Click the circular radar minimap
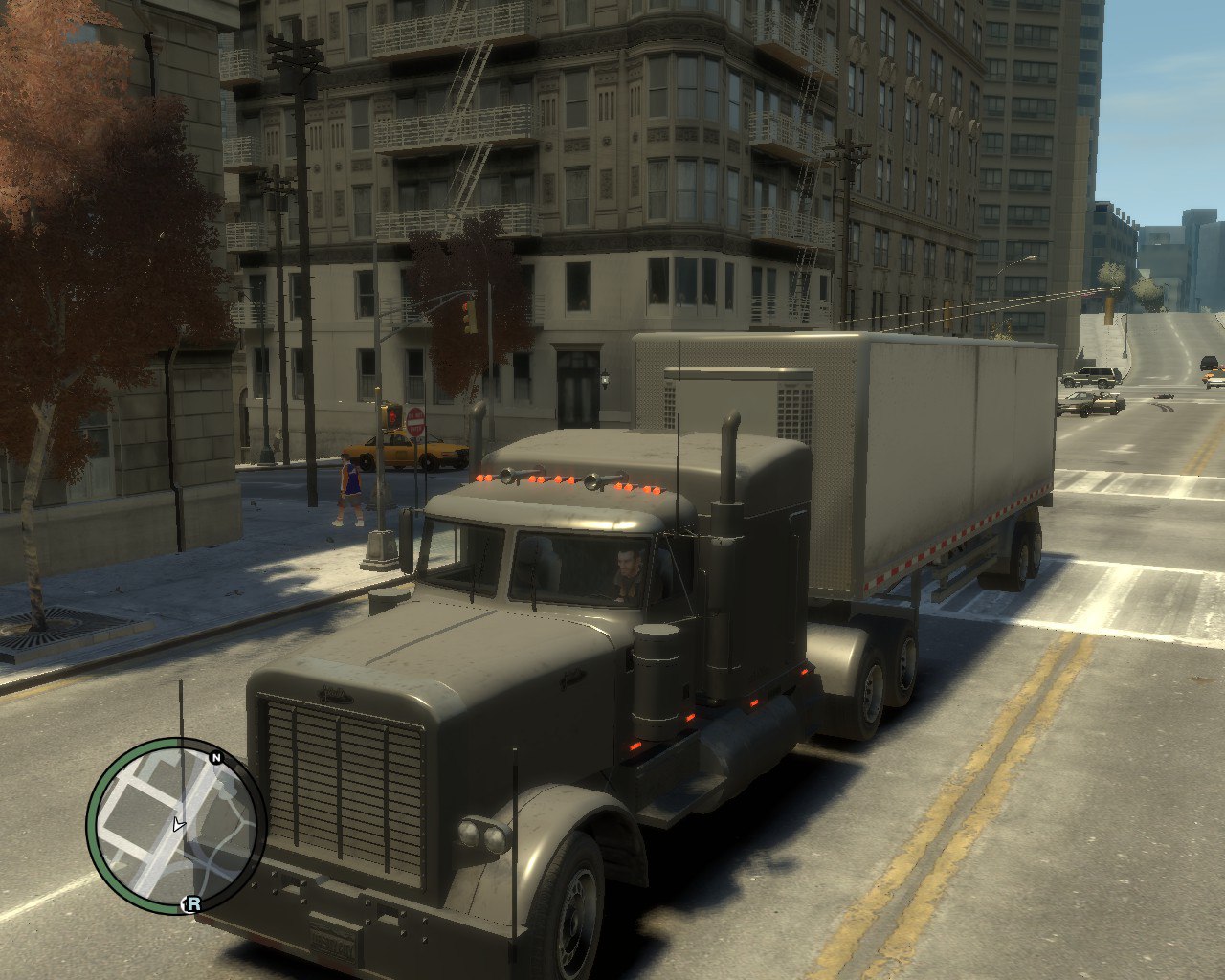 tap(176, 826)
